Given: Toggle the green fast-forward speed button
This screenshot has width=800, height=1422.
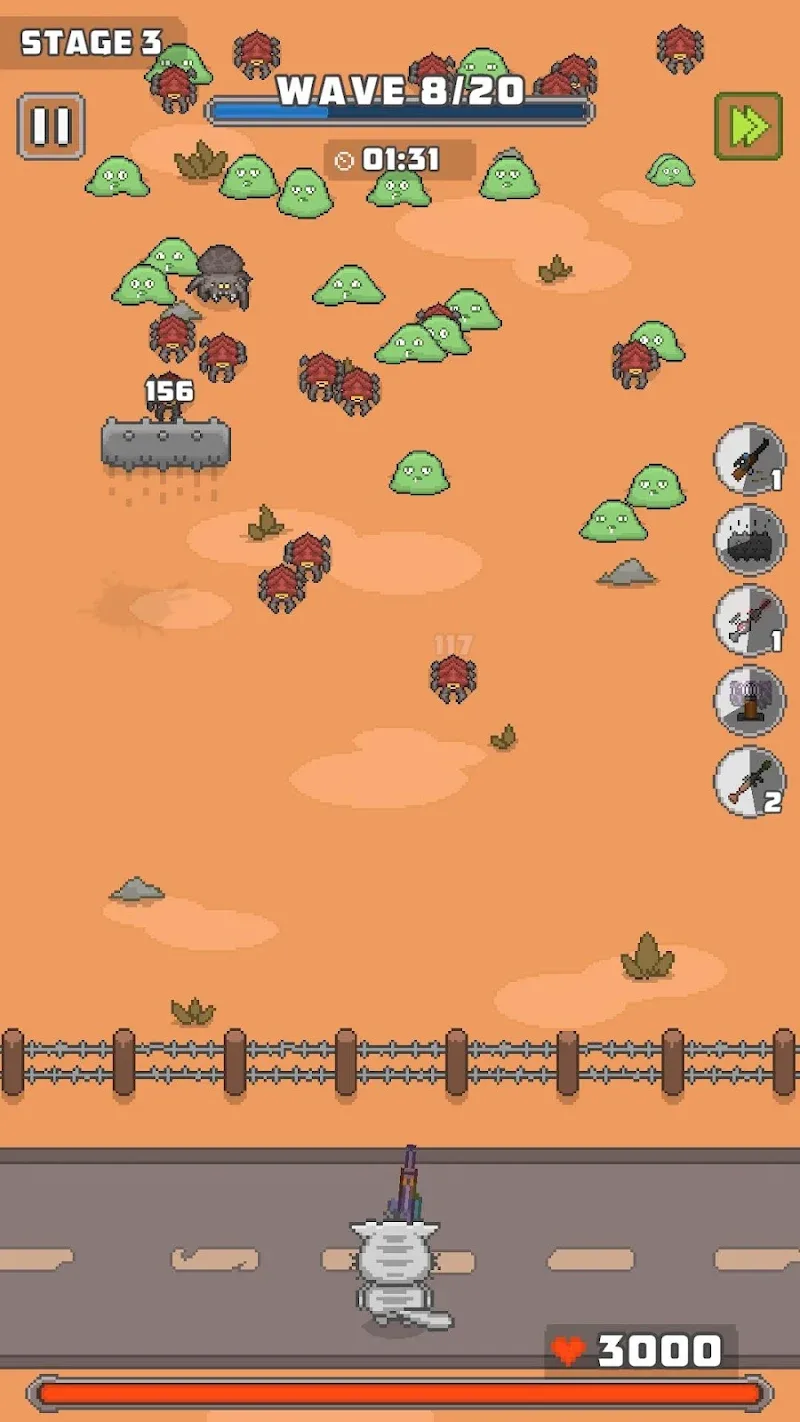Looking at the screenshot, I should click(748, 126).
